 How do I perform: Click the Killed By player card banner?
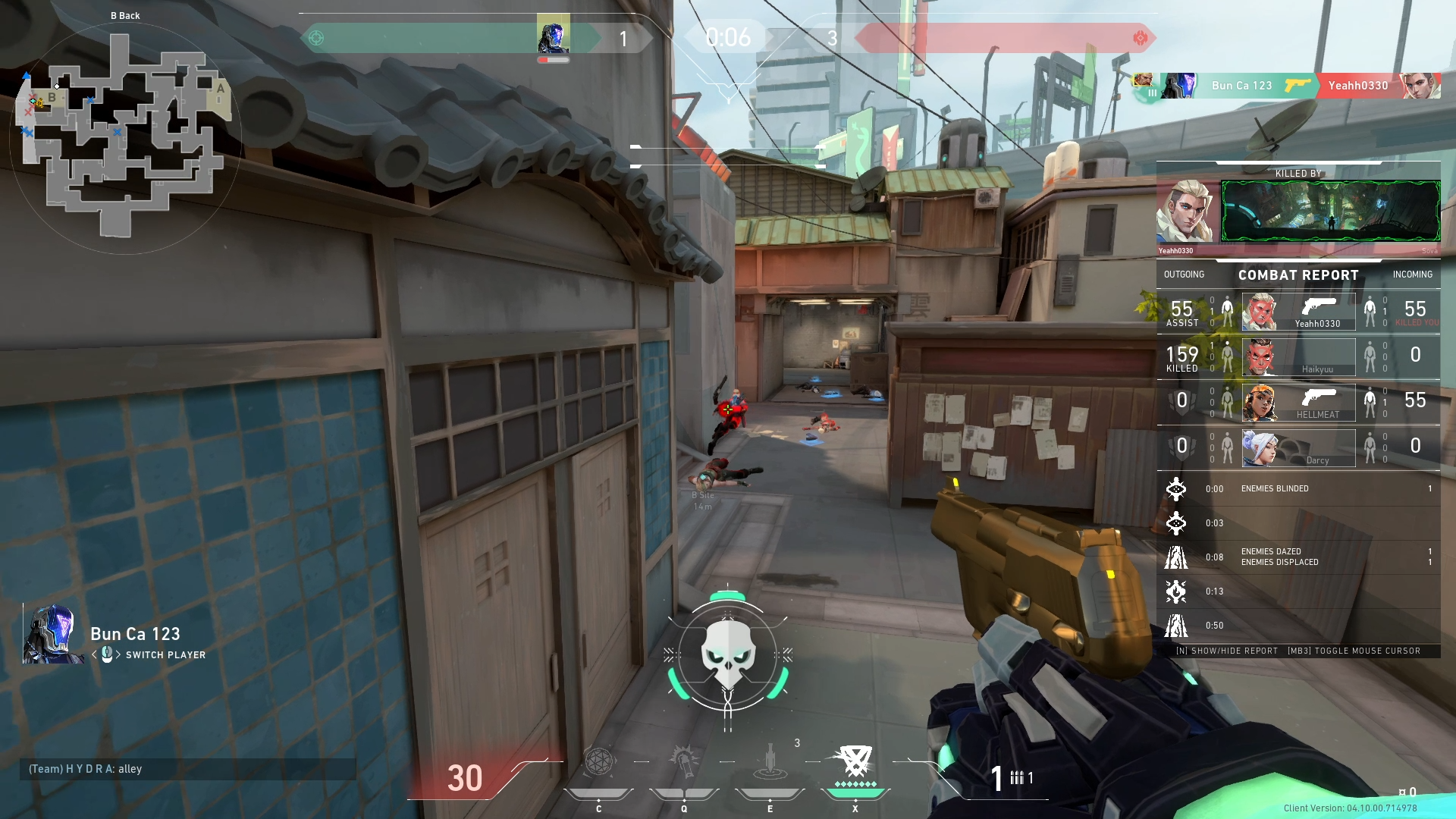[x=1330, y=212]
